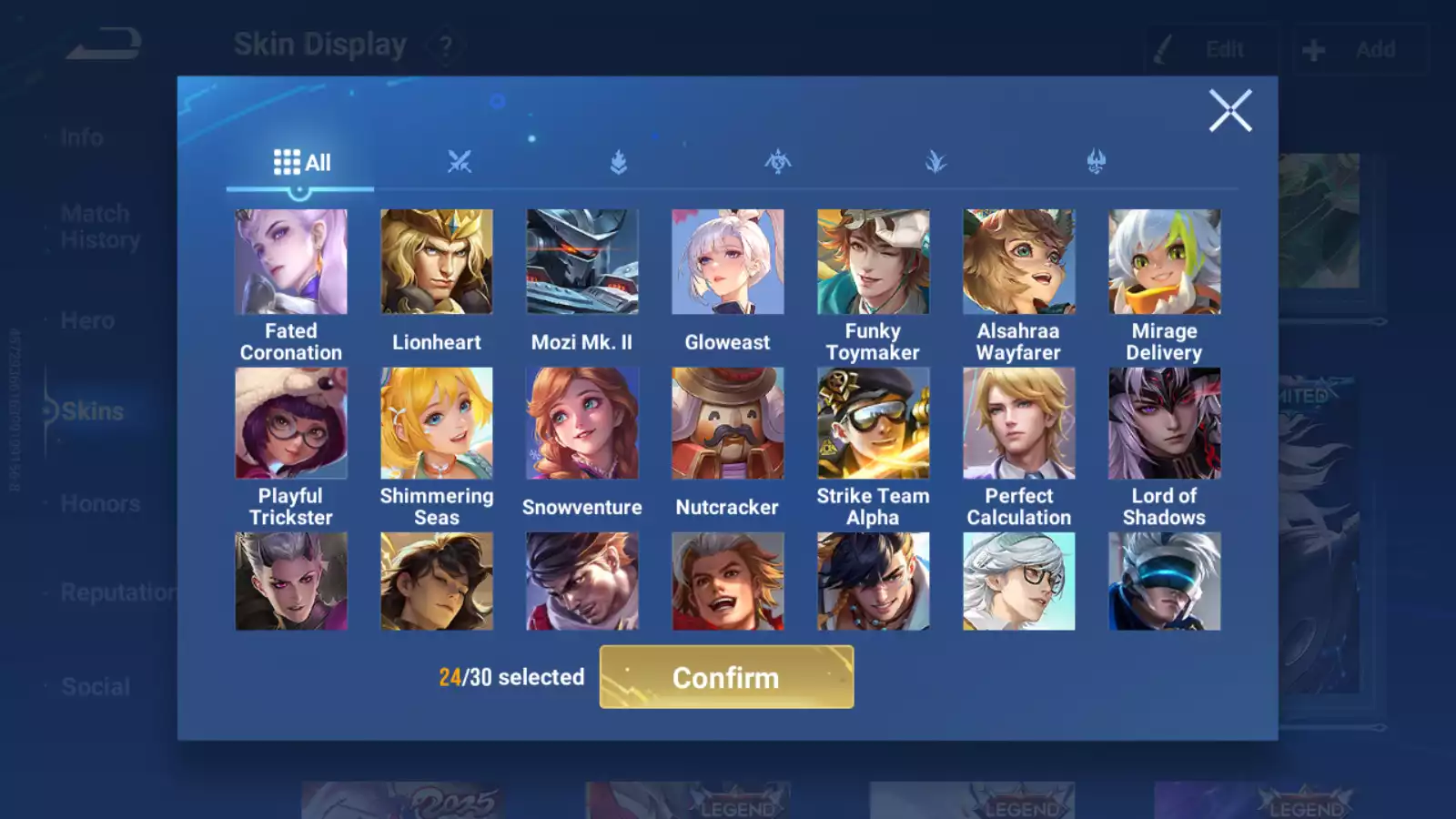Select the Lord of Shadows skin
Image resolution: width=1456 pixels, height=819 pixels.
1165,423
